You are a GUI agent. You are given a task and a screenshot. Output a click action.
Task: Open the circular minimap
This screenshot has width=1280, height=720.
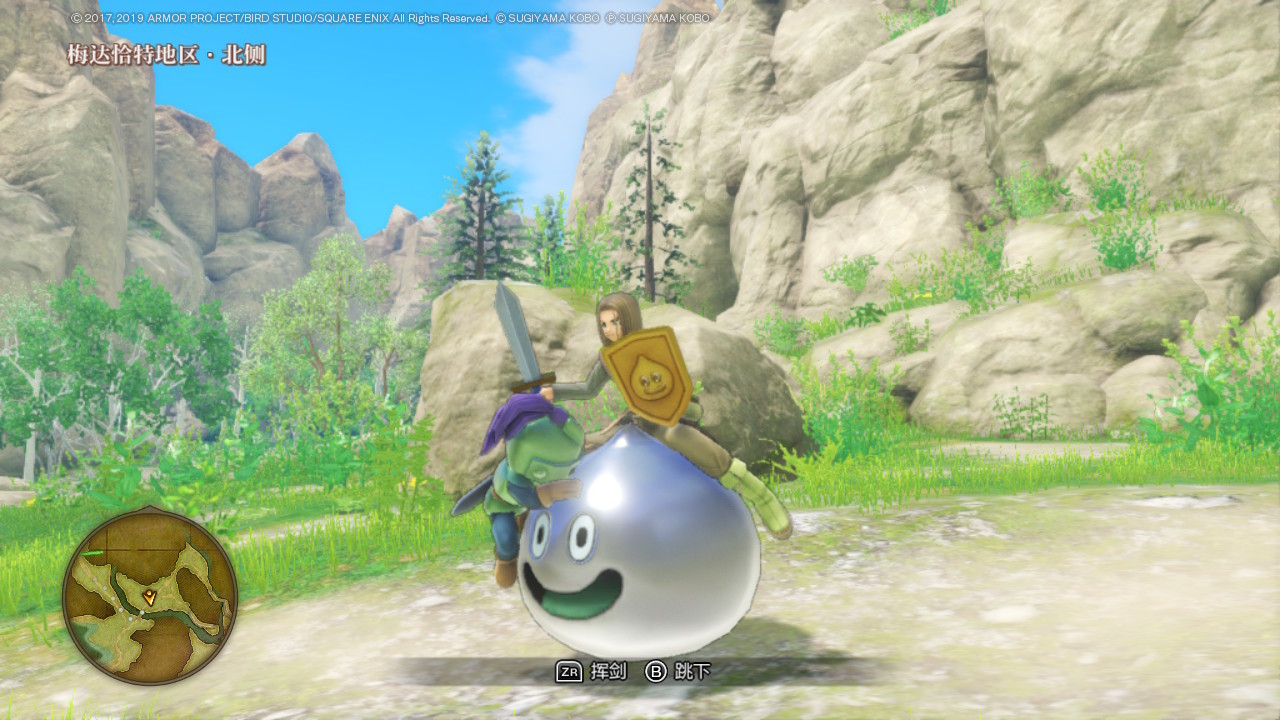150,597
